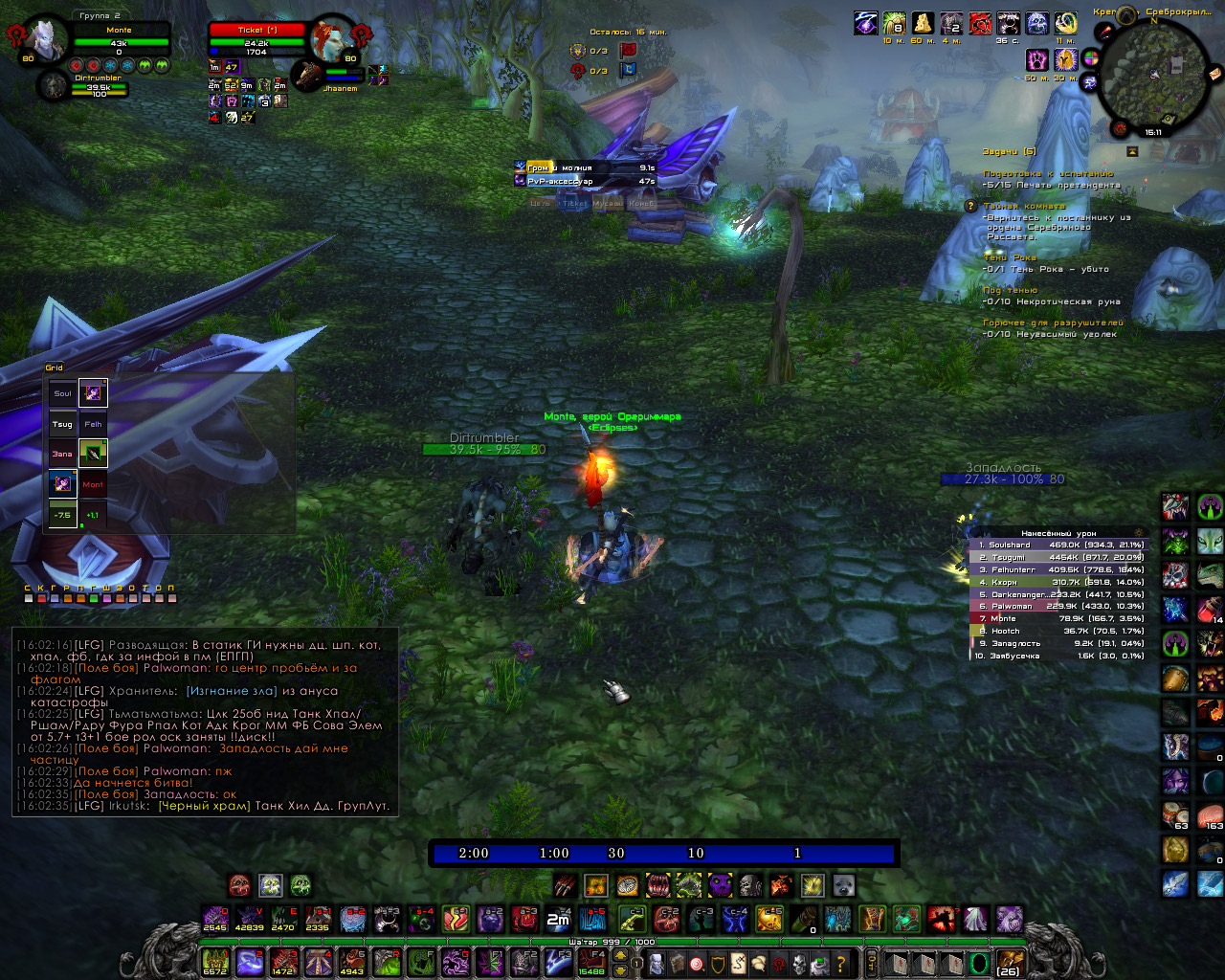1225x980 pixels.
Task: Click the Tsug cell in Grid
Action: (x=62, y=423)
